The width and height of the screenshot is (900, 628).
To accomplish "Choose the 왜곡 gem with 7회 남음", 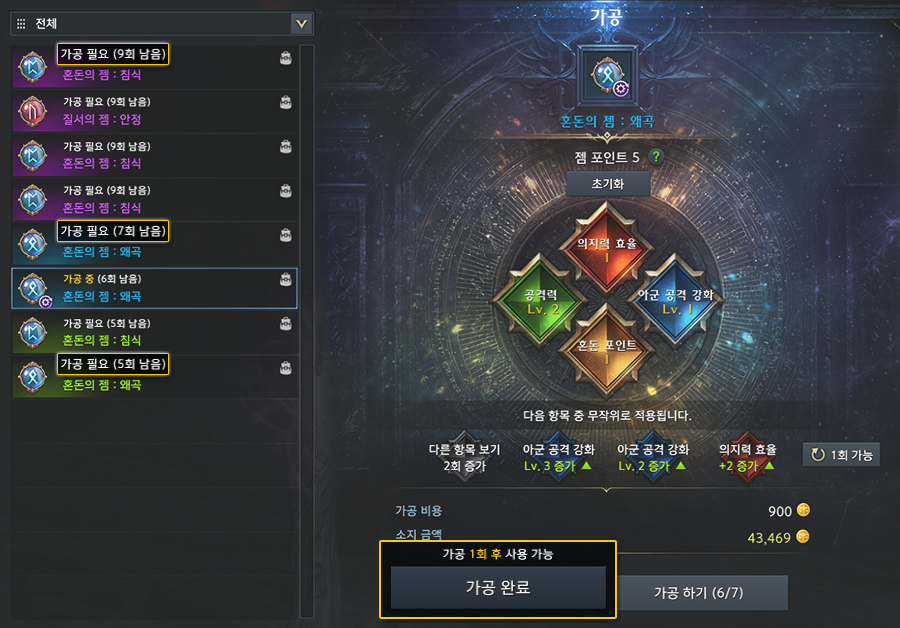I will point(154,240).
